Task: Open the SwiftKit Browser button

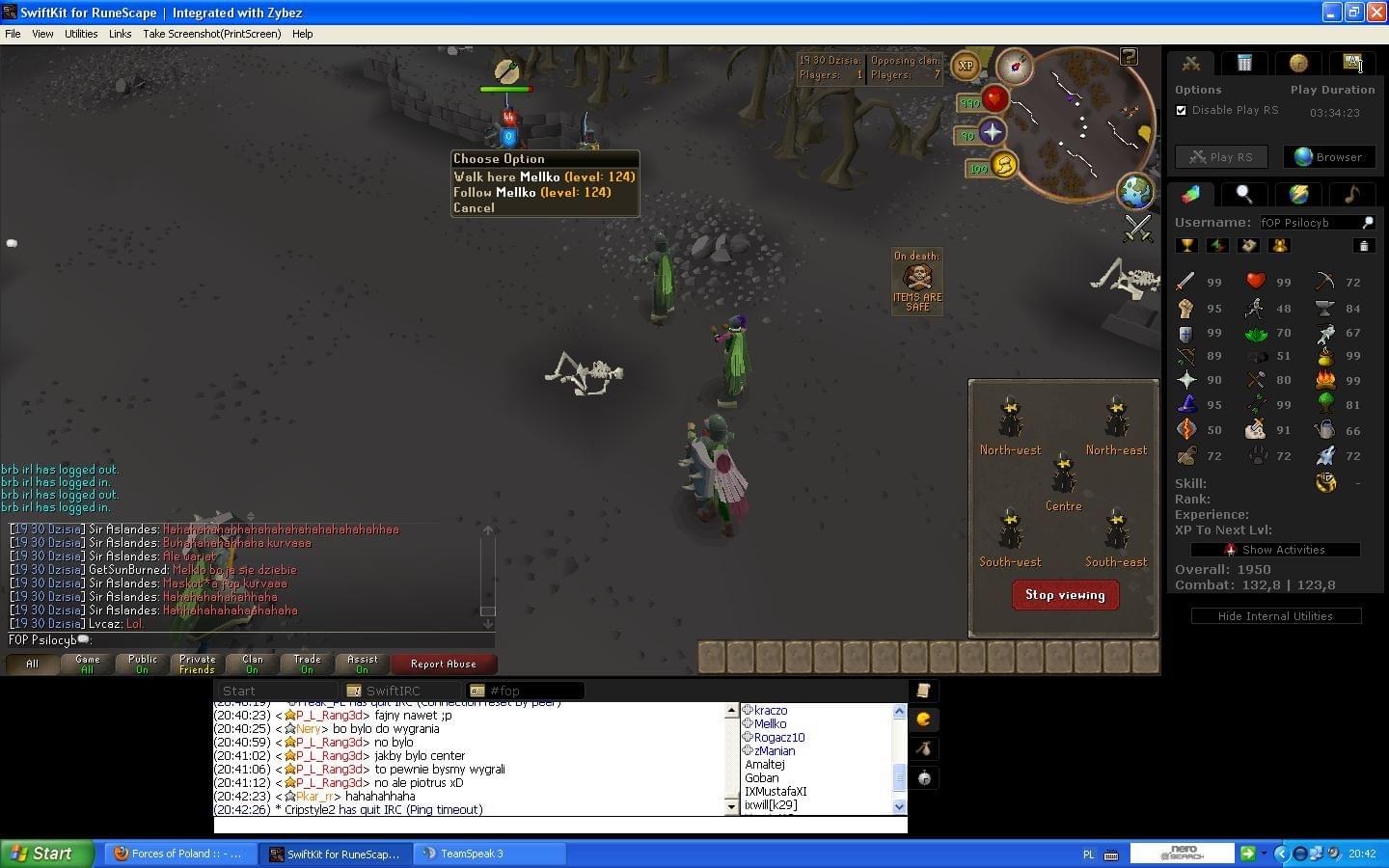Action: [1328, 157]
